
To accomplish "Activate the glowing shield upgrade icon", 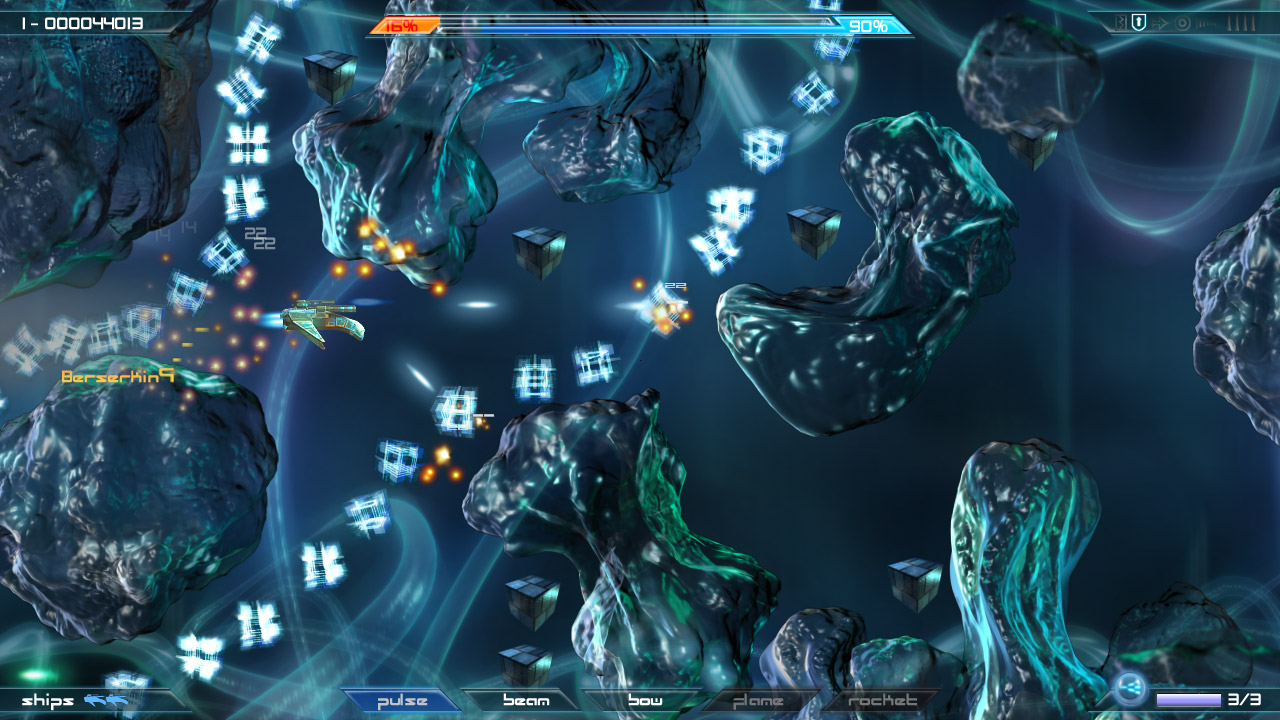I will click(x=1138, y=22).
